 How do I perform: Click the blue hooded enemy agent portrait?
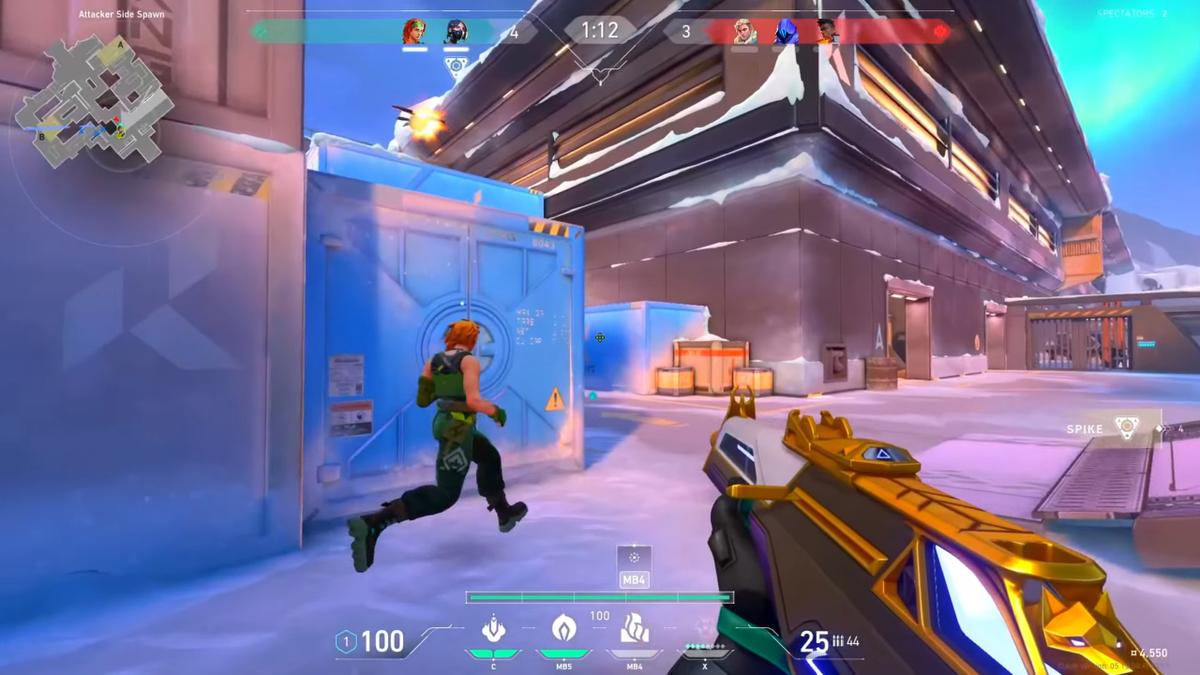click(x=787, y=32)
